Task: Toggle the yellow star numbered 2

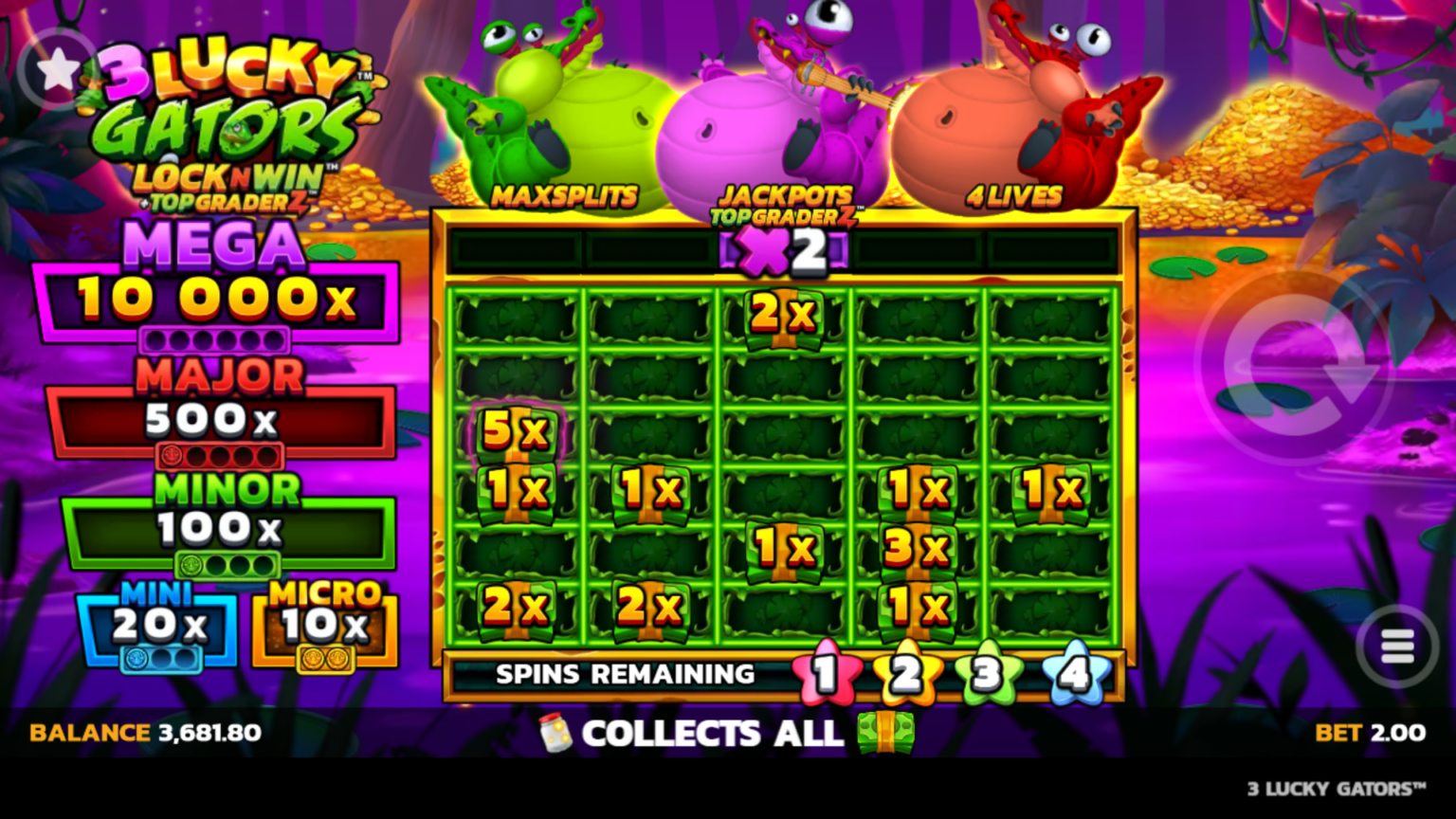Action: click(x=906, y=675)
